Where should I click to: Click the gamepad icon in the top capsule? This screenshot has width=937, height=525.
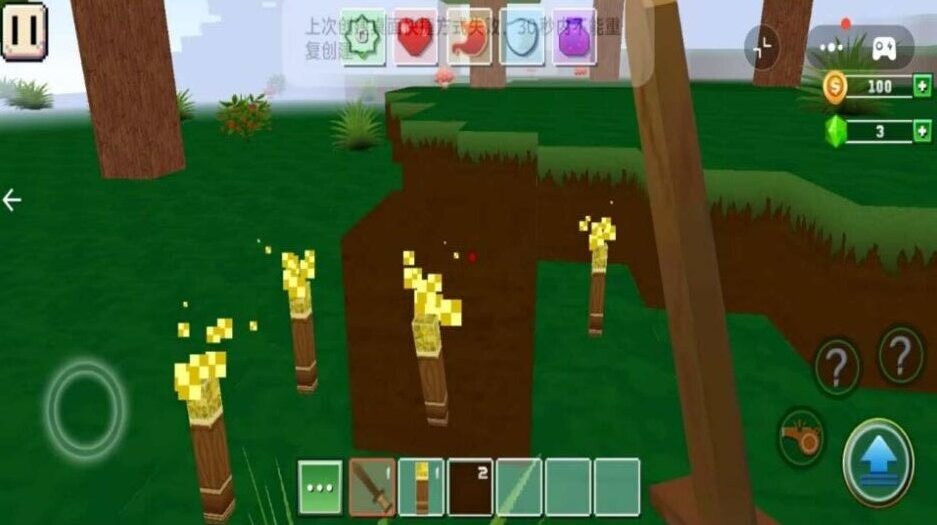click(885, 47)
